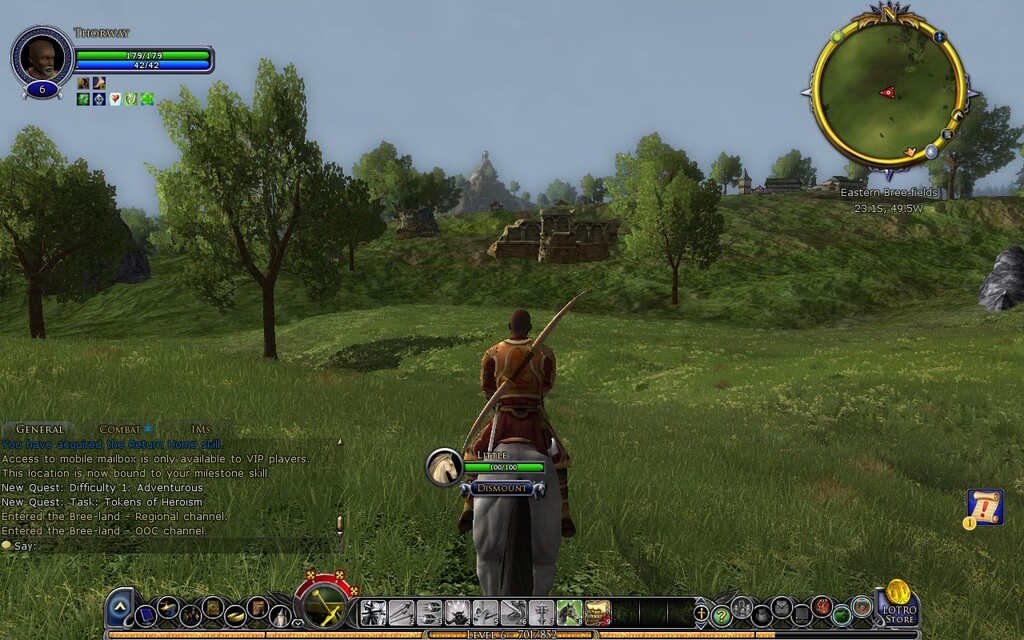Click the minimap

887,90
